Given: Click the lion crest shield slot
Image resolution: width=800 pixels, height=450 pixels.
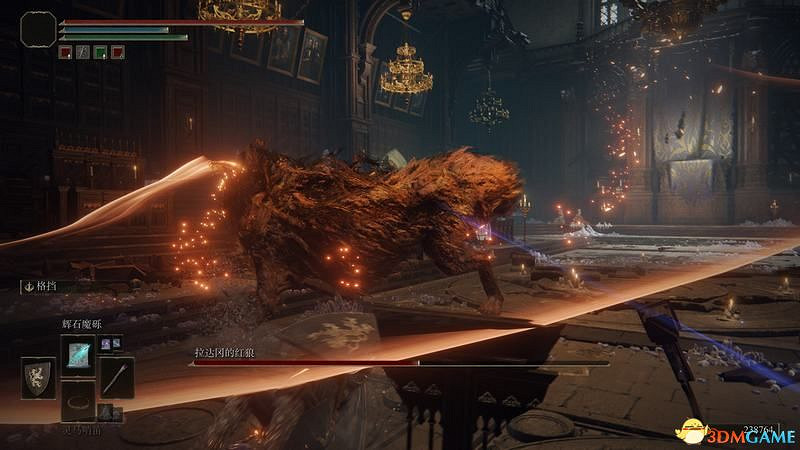Looking at the screenshot, I should pos(37,379).
